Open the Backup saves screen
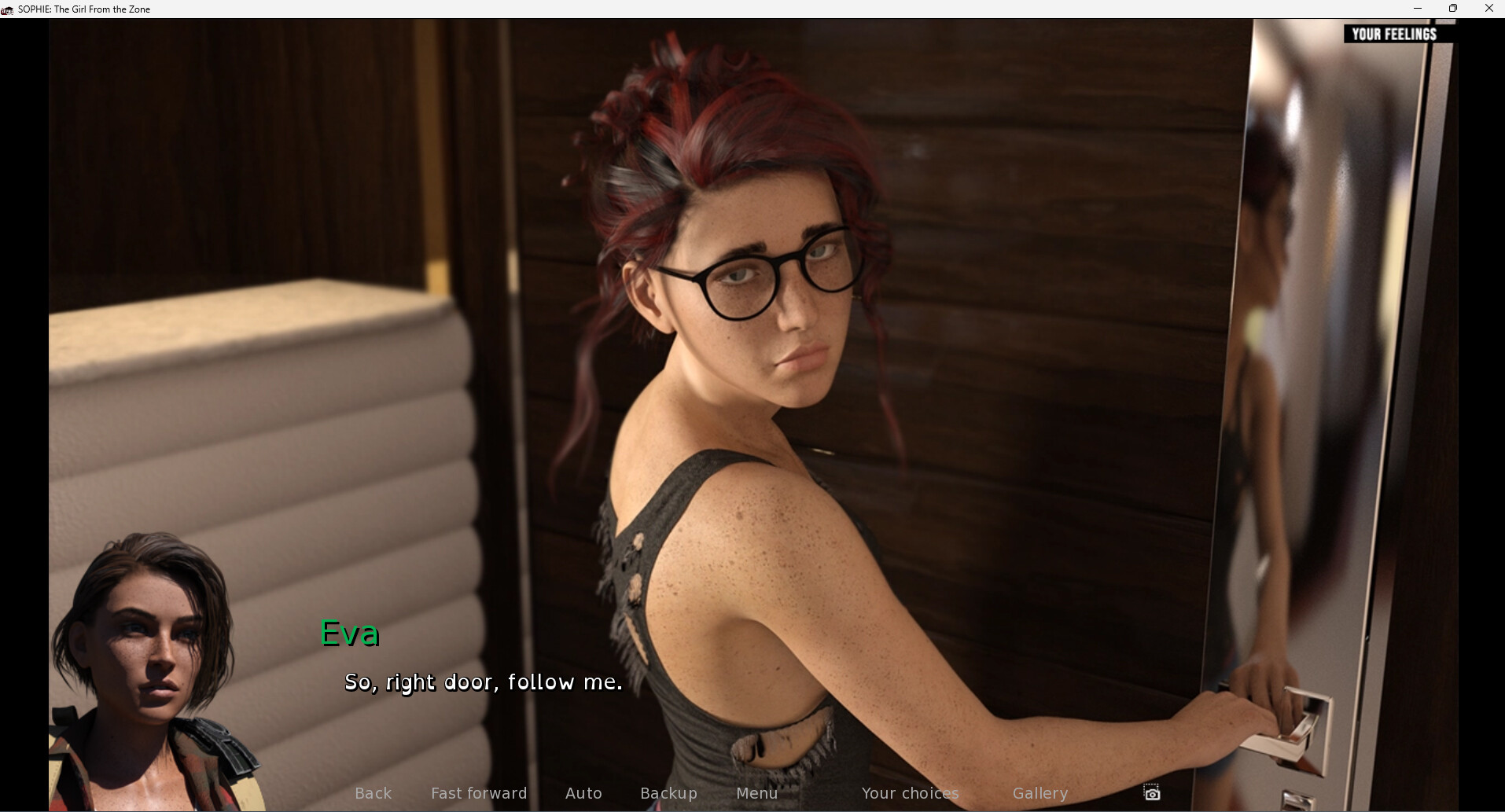Screen dimensions: 1505x812 click(x=668, y=793)
